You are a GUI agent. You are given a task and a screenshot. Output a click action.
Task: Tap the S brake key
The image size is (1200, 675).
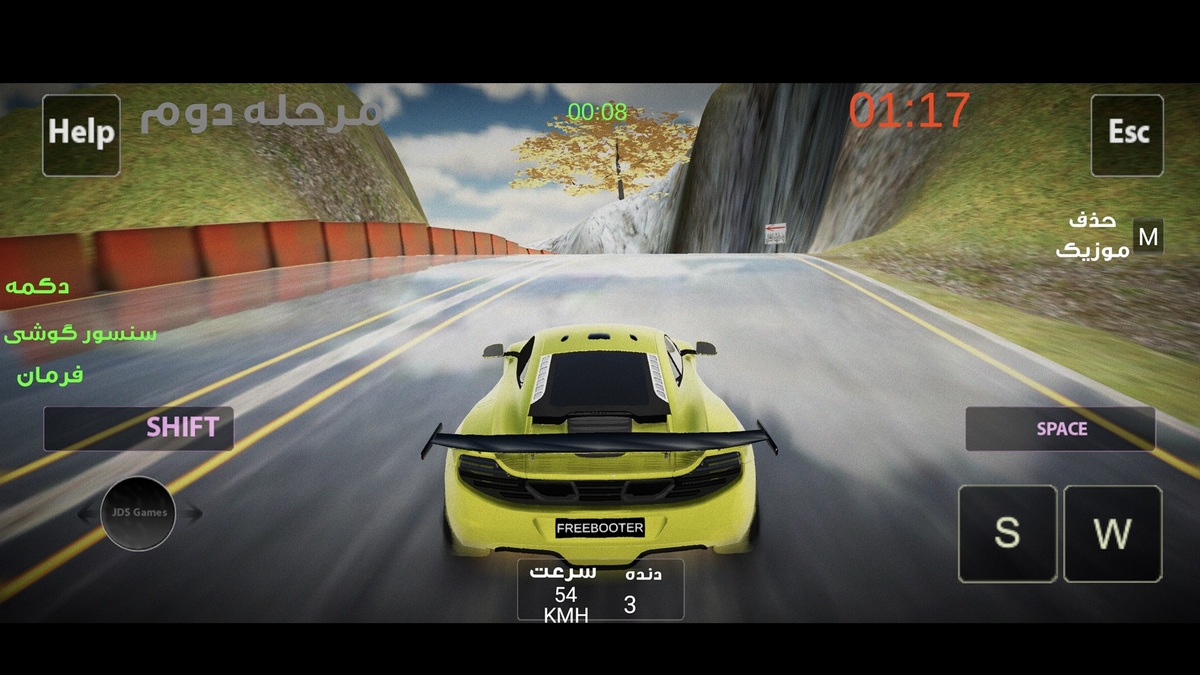click(x=1007, y=533)
